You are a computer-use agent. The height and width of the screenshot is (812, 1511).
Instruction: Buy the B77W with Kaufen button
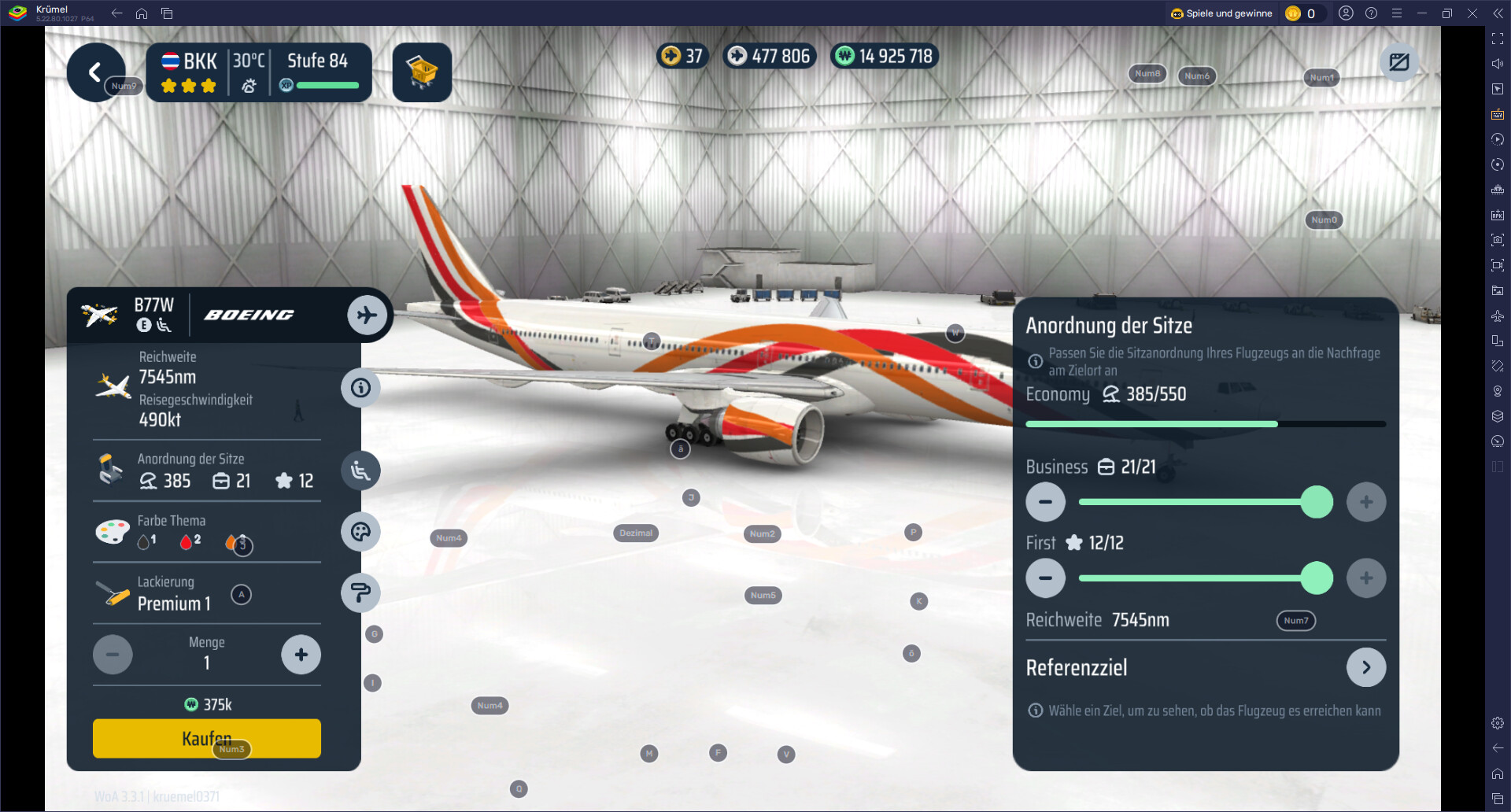[x=206, y=738]
